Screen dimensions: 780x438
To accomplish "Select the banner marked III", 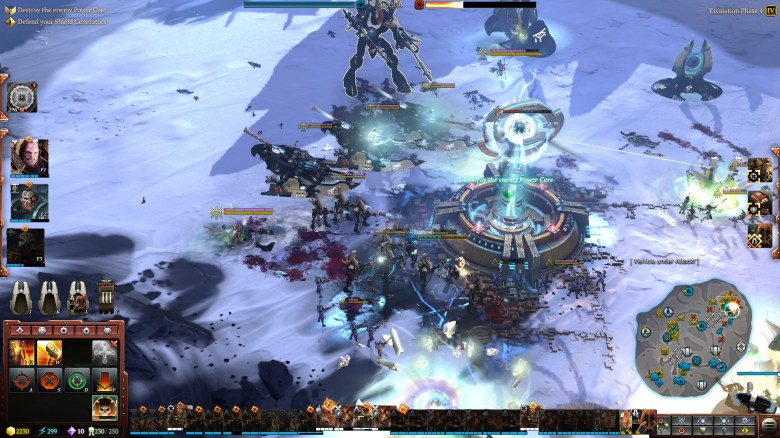I will 105,297.
